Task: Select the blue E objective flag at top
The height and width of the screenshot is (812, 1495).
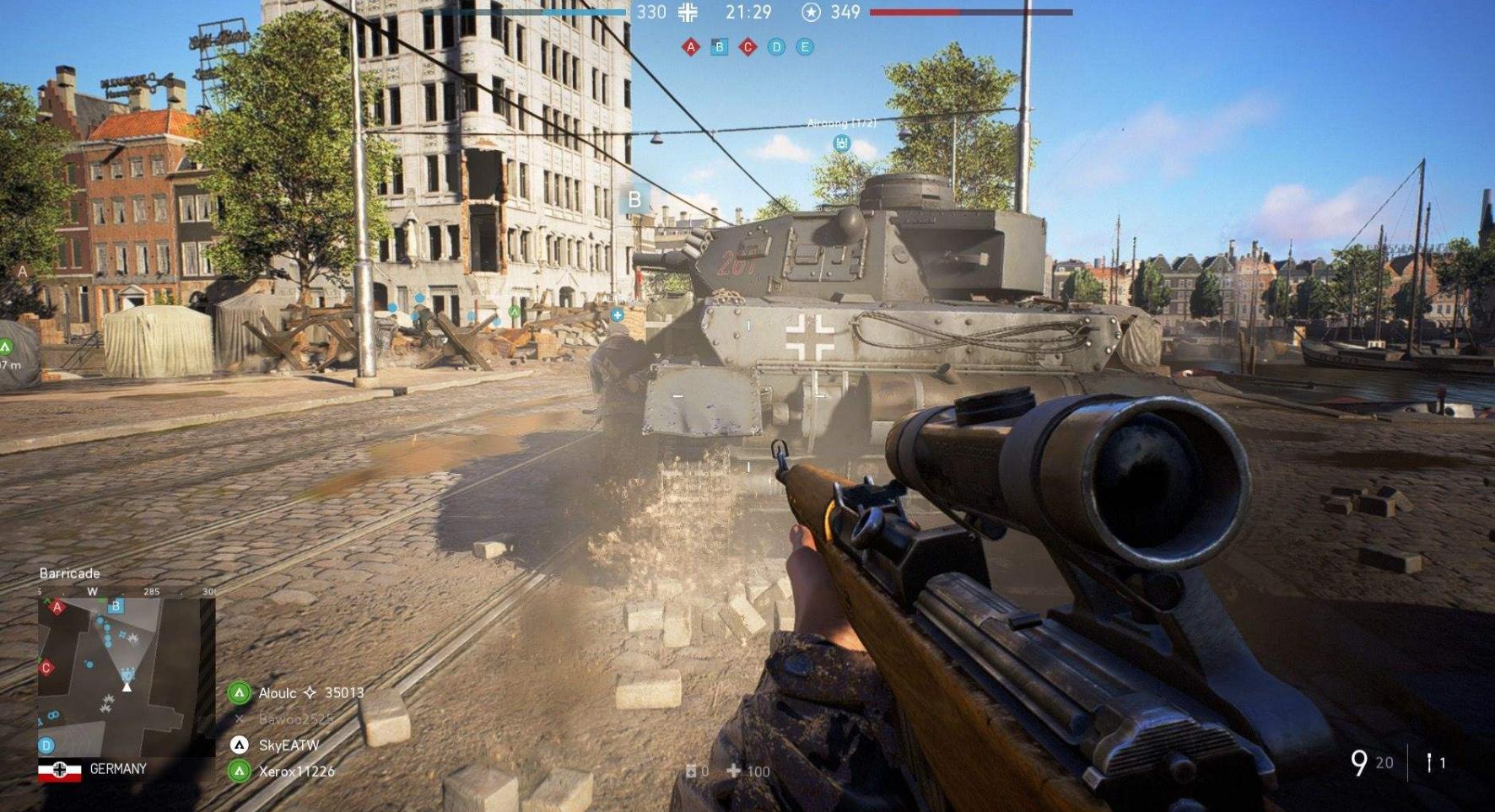Action: [x=806, y=47]
